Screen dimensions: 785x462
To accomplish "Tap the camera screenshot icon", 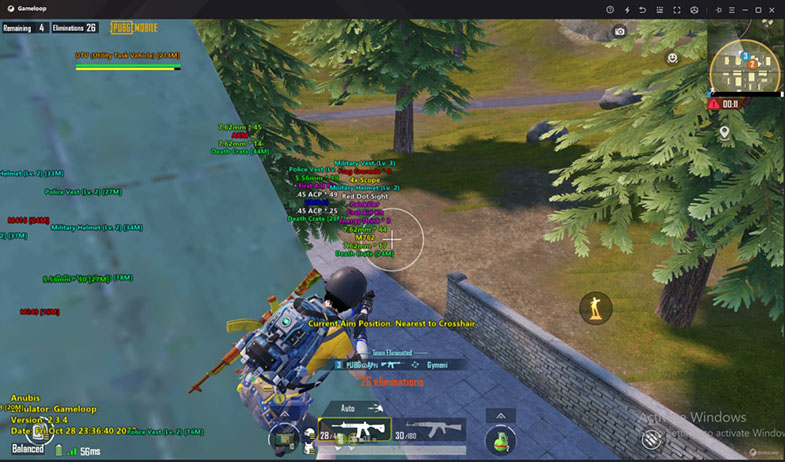I will (620, 32).
